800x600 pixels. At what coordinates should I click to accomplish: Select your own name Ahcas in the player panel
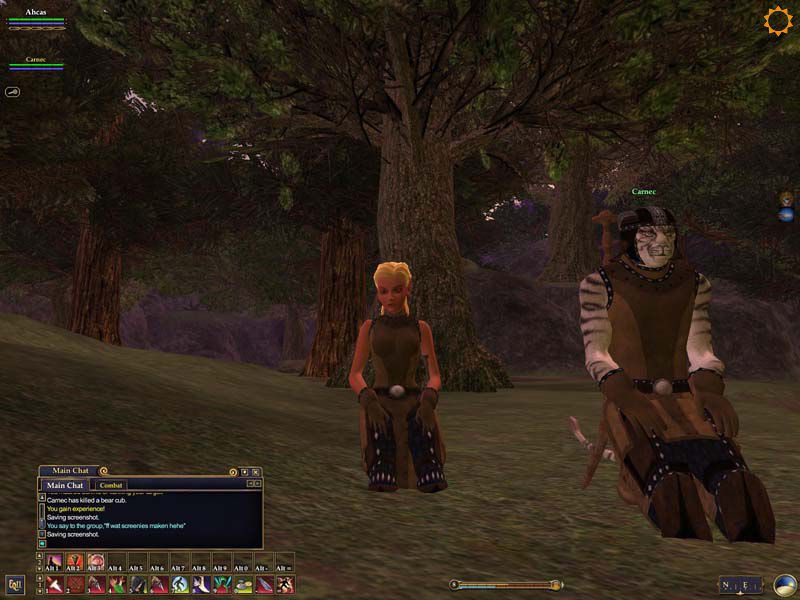pos(36,13)
